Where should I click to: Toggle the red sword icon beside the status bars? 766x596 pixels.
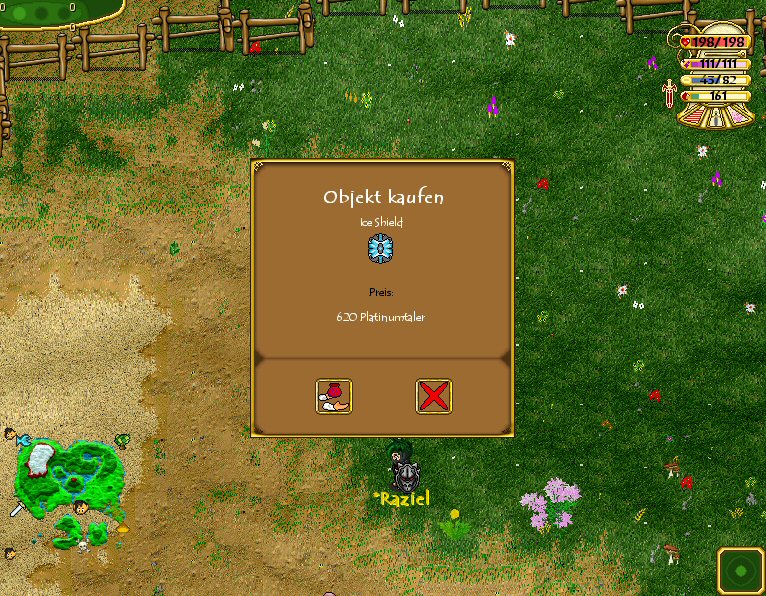tap(668, 94)
